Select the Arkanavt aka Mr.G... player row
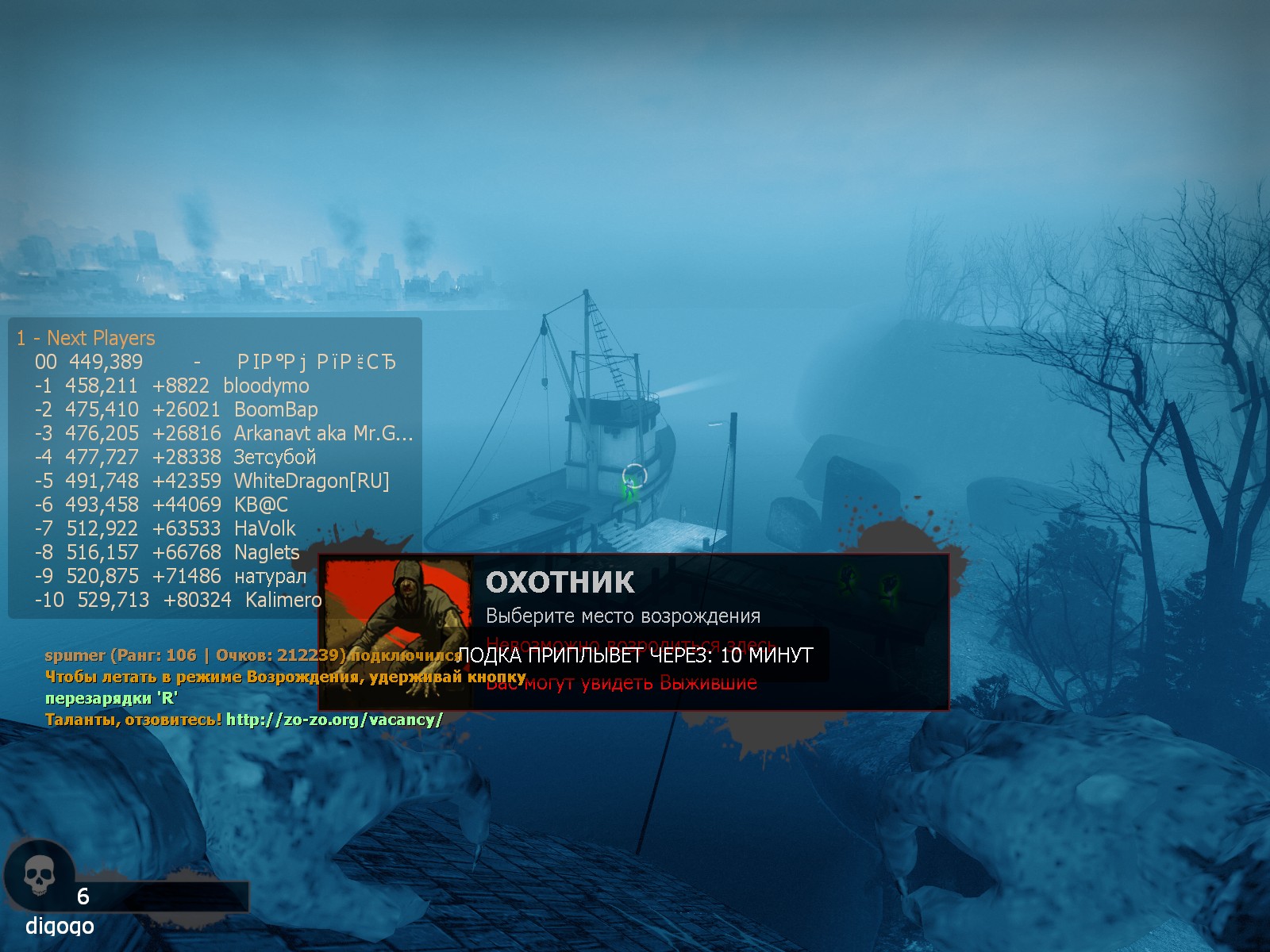Viewport: 1270px width, 952px height. pos(322,433)
